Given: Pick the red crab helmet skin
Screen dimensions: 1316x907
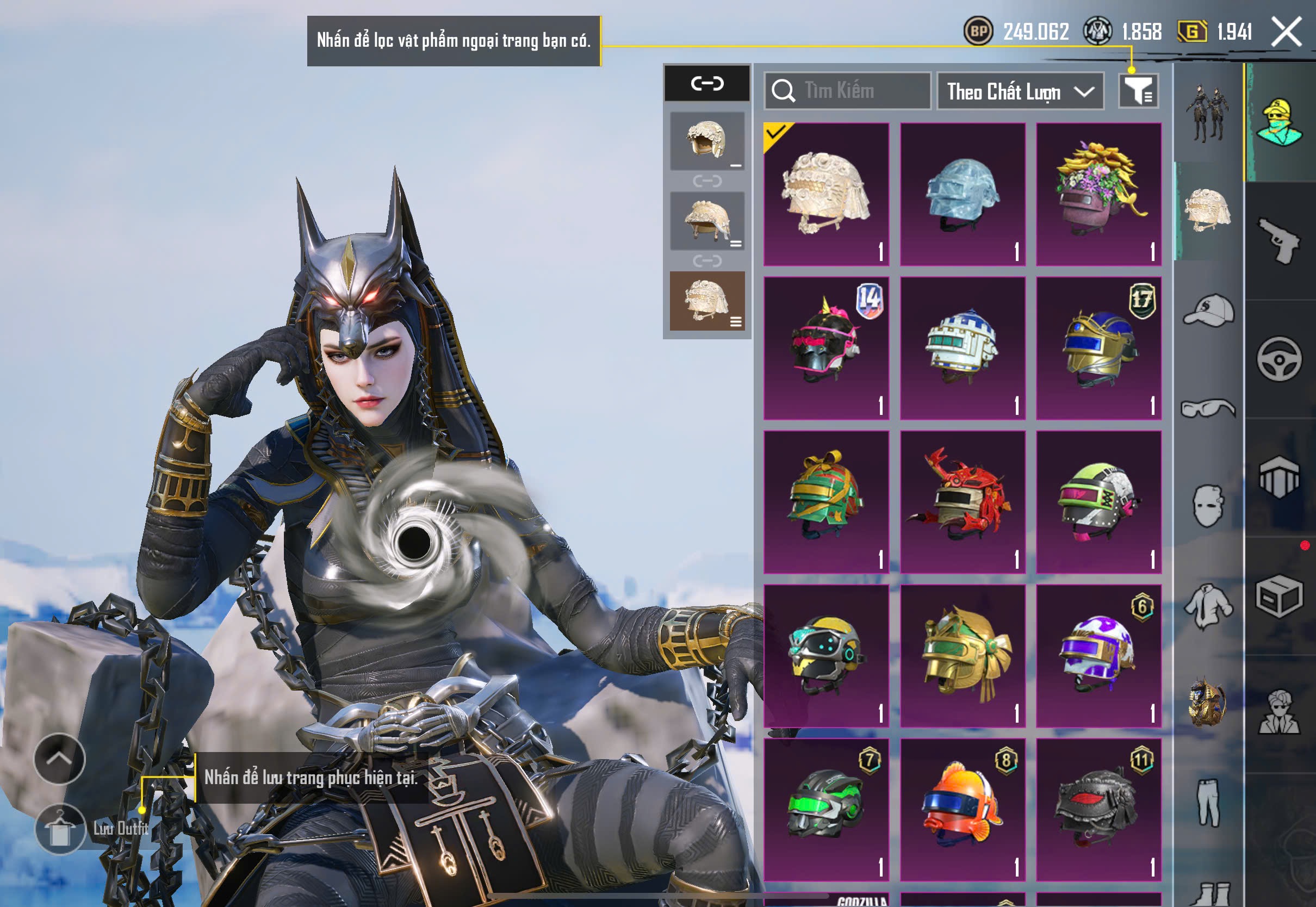Looking at the screenshot, I should (963, 502).
